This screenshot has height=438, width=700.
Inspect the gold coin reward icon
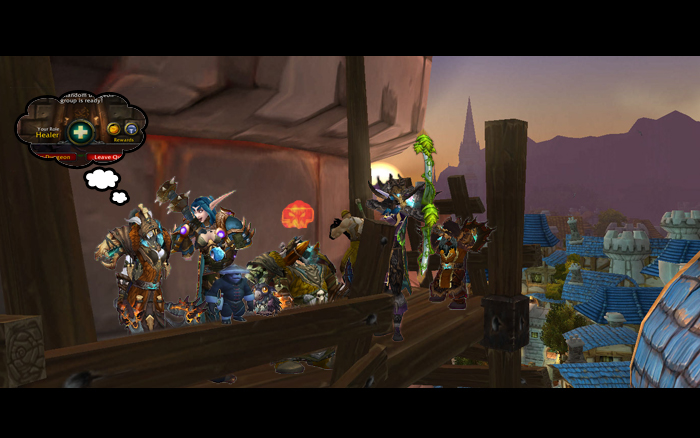coord(114,129)
